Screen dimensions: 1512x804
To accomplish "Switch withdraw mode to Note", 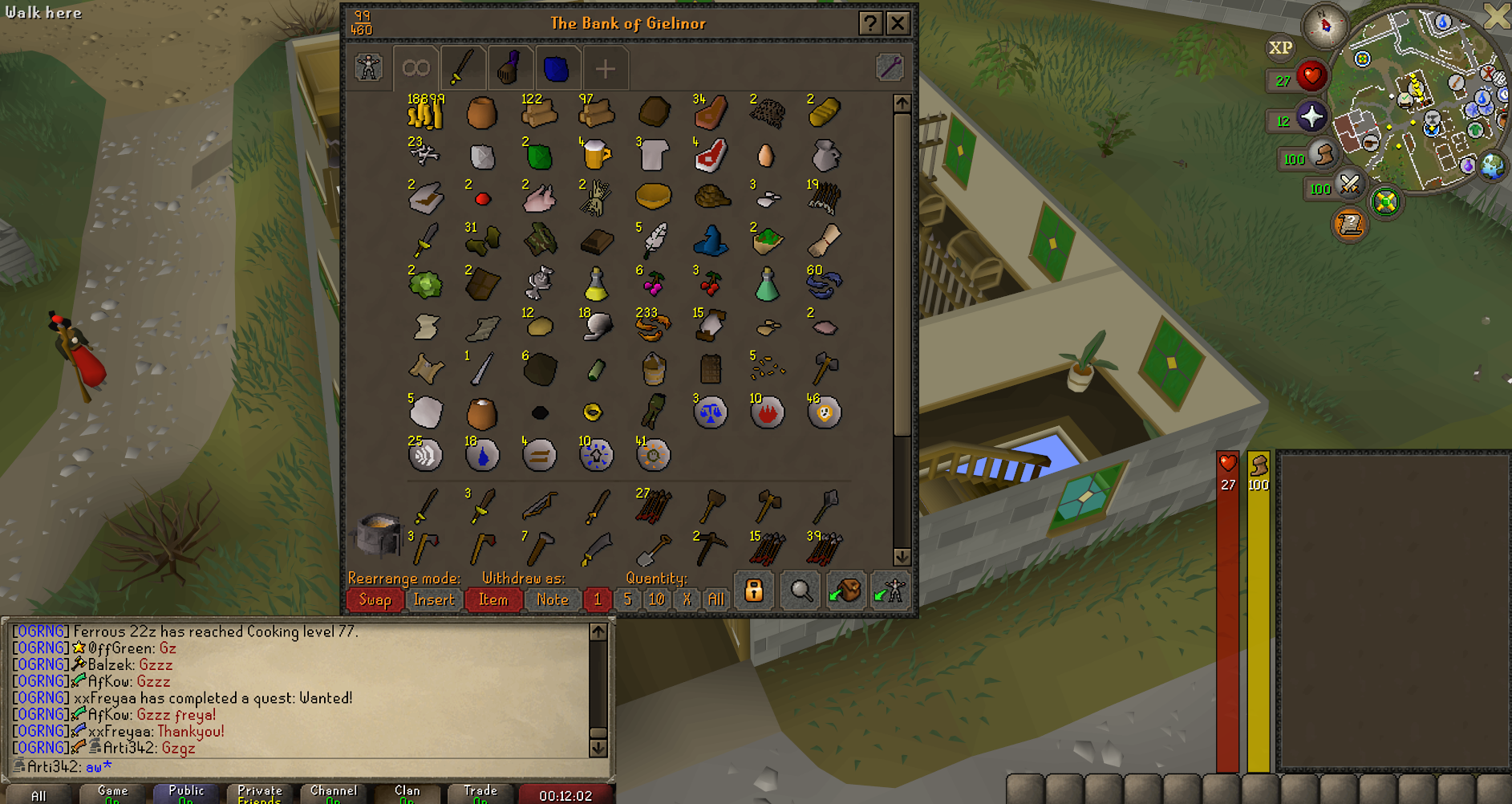I will (553, 600).
